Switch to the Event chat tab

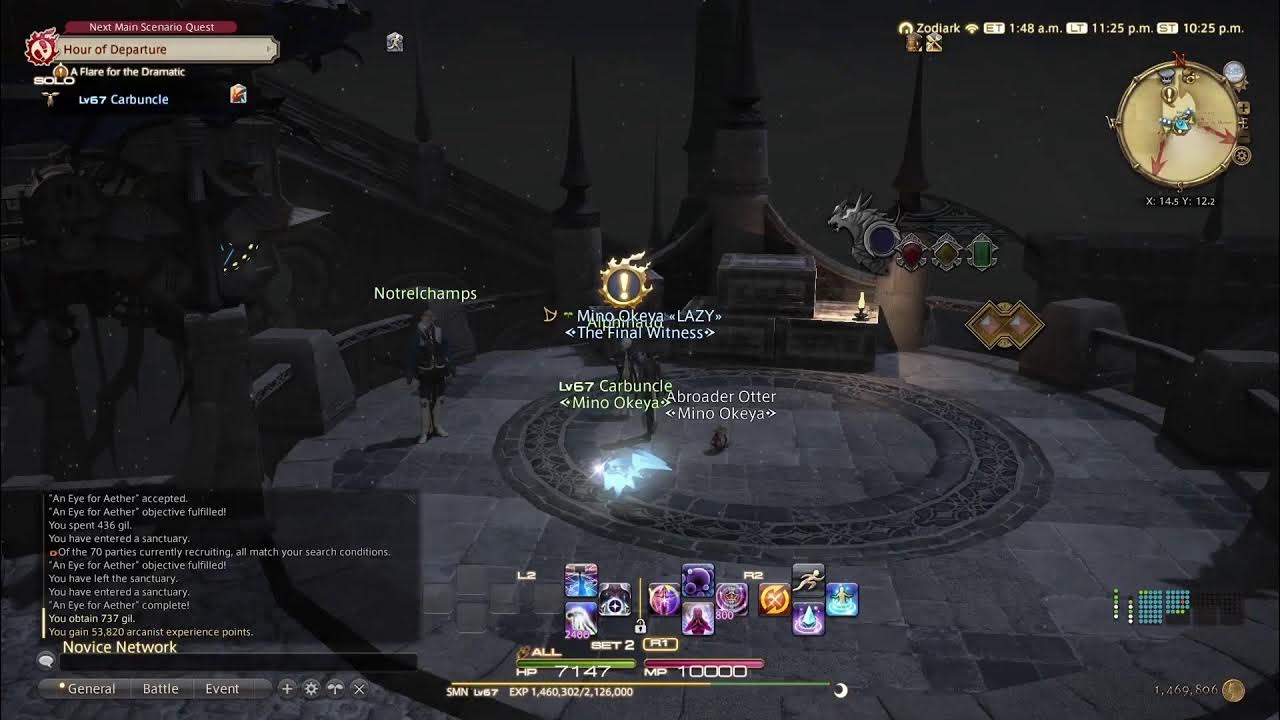pyautogui.click(x=222, y=688)
